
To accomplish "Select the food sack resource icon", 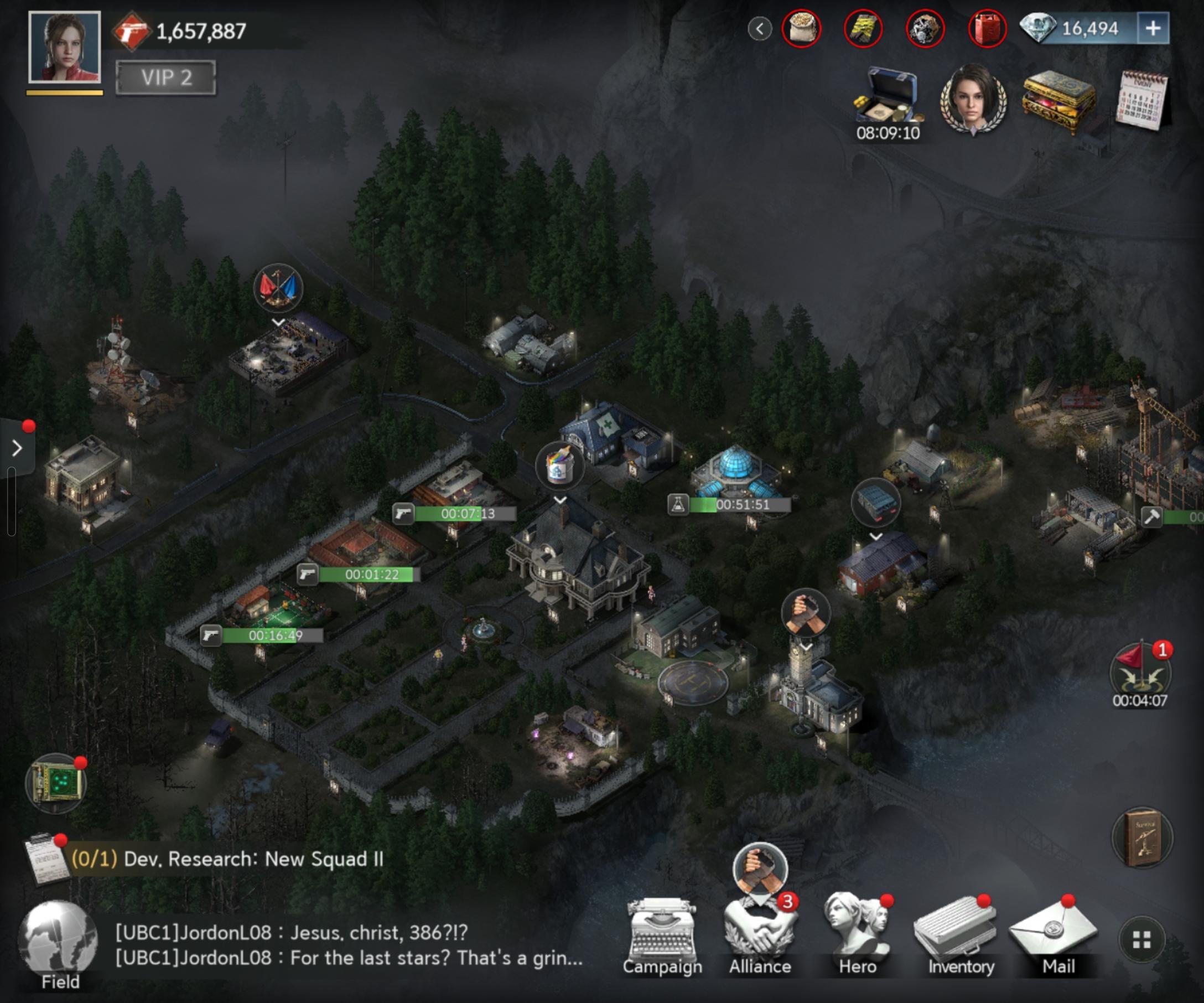I will point(801,29).
